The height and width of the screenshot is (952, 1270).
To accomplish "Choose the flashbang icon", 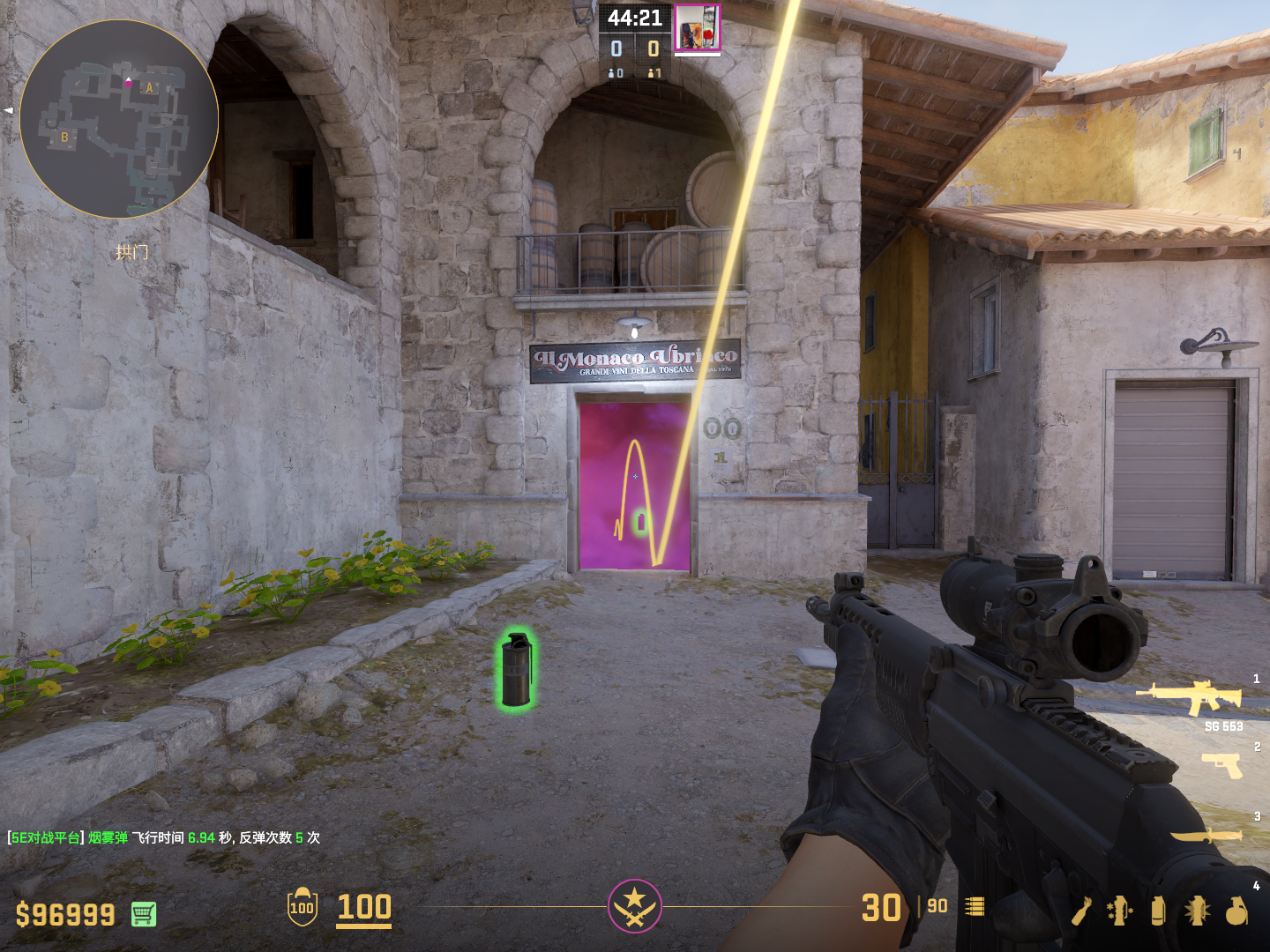I will pyautogui.click(x=1197, y=911).
